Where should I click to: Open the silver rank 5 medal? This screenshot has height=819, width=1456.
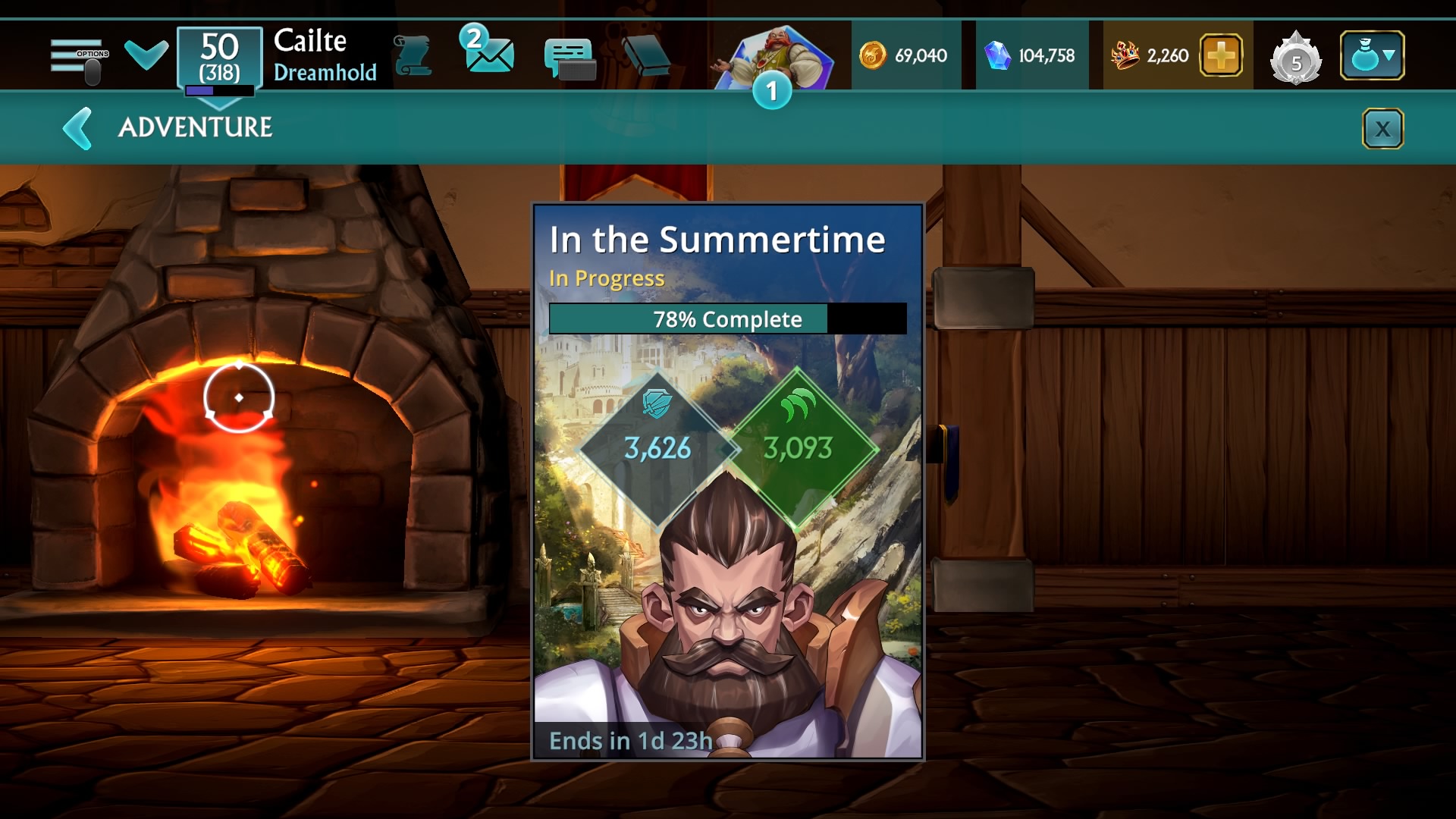coord(1295,58)
